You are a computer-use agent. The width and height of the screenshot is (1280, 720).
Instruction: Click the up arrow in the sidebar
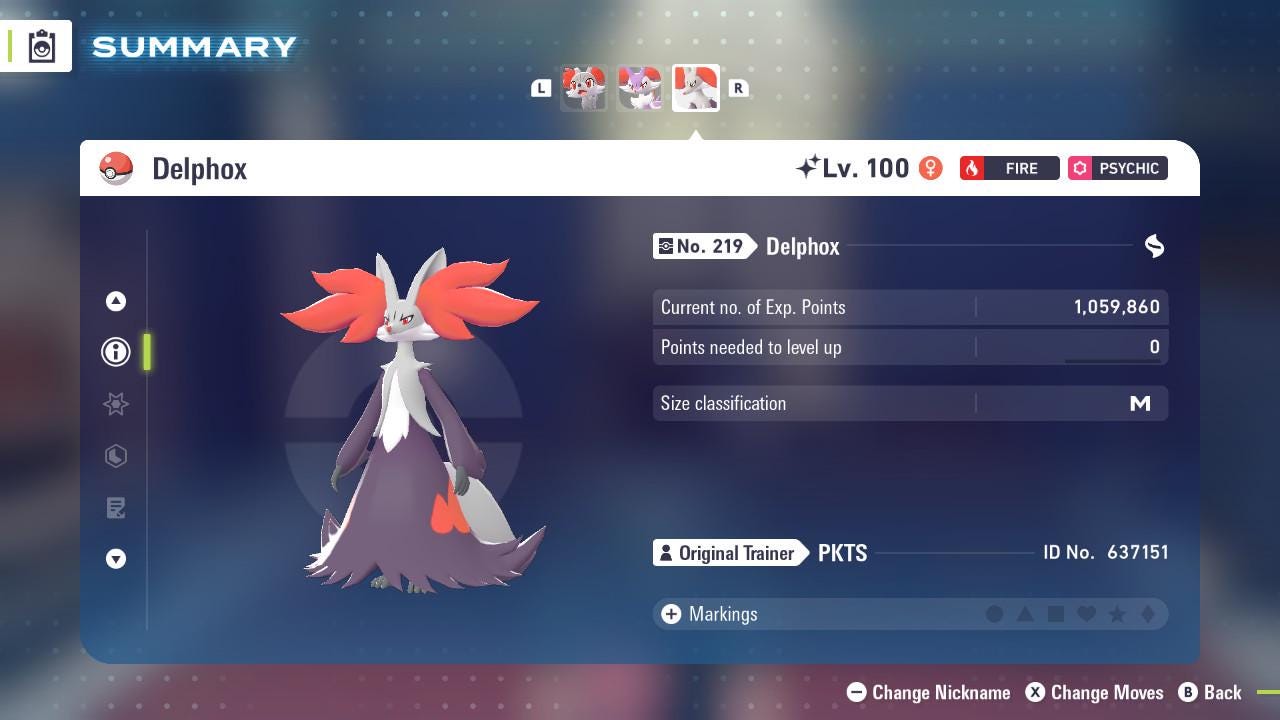[x=116, y=300]
